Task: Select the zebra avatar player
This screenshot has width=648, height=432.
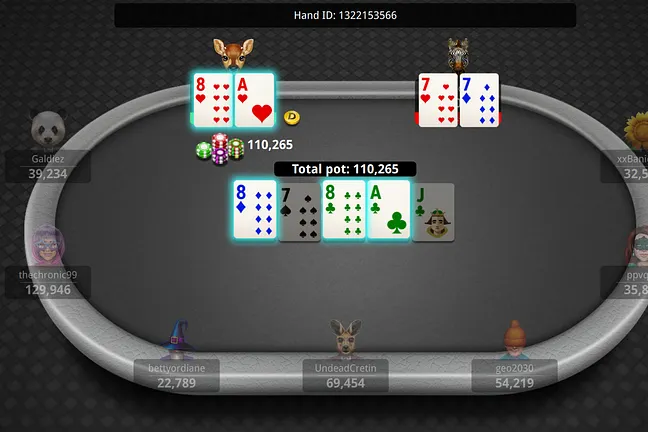Action: [x=459, y=52]
